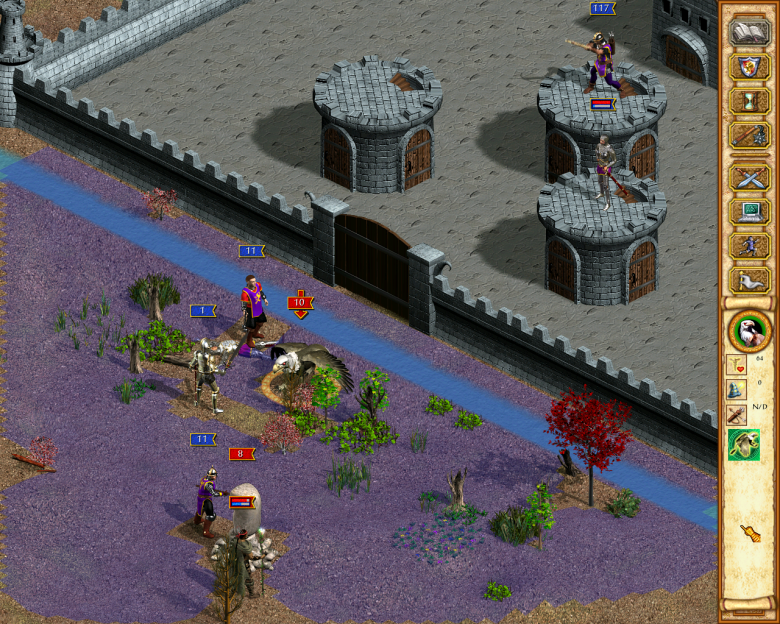This screenshot has height=624, width=780.
Task: Click the hourglass wait button
Action: click(x=748, y=101)
